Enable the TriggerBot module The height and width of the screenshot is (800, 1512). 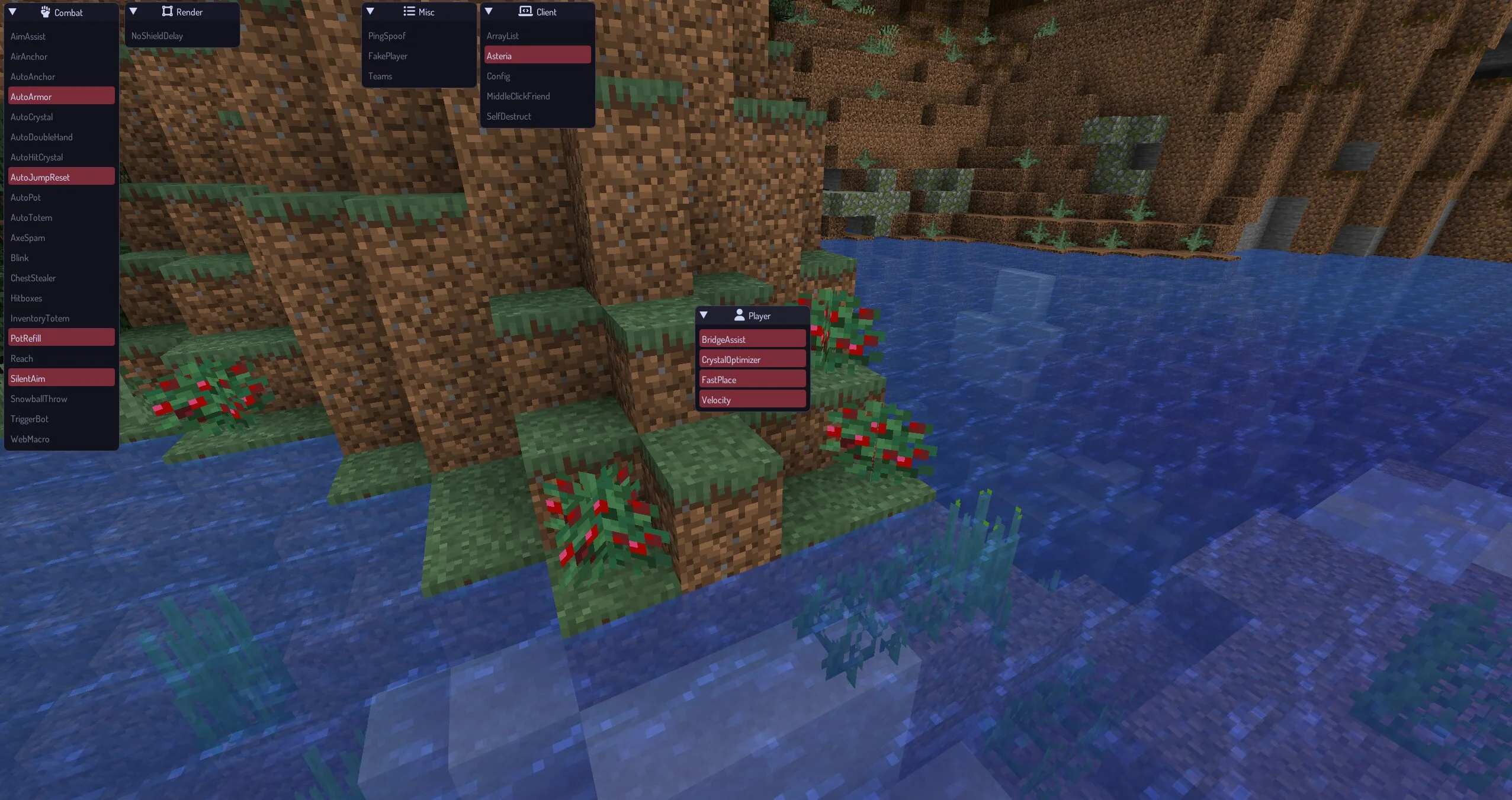[x=30, y=419]
